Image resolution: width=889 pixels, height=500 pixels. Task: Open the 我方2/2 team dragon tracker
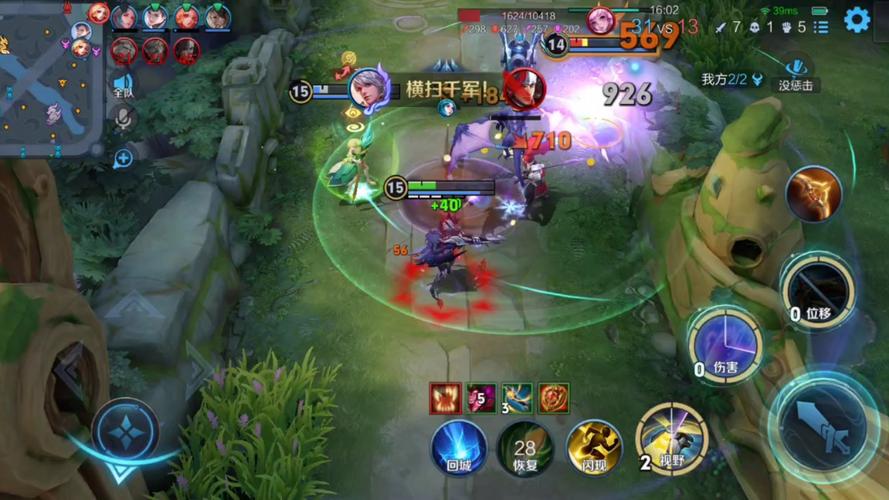731,79
